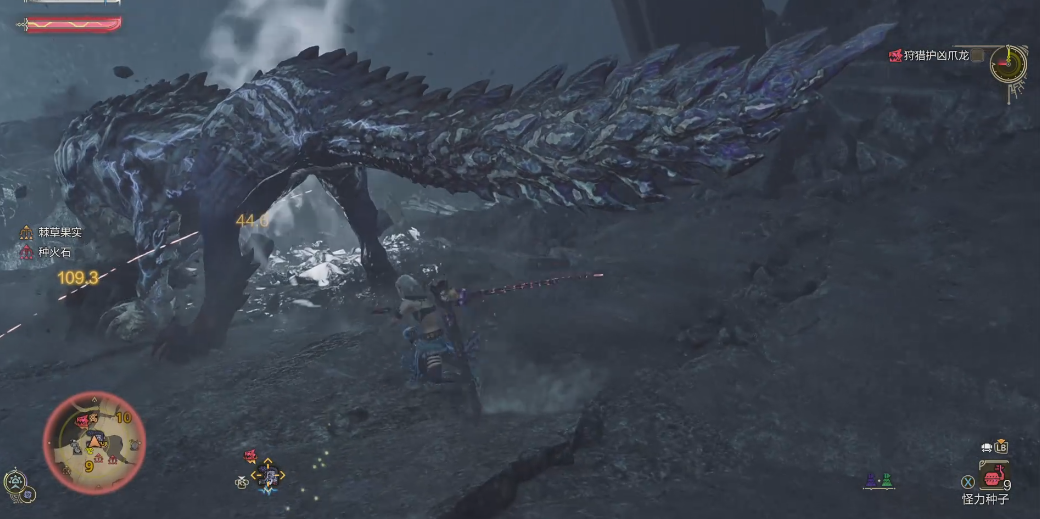Select the 怪力种子 item slot
Image resolution: width=1040 pixels, height=519 pixels.
993,472
